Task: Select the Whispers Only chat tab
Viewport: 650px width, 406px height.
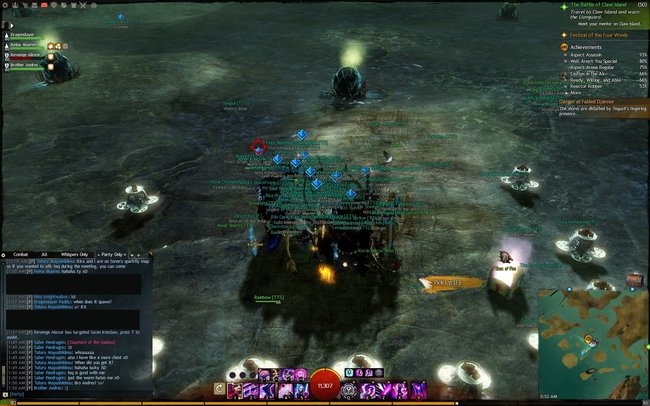Action: pyautogui.click(x=77, y=254)
